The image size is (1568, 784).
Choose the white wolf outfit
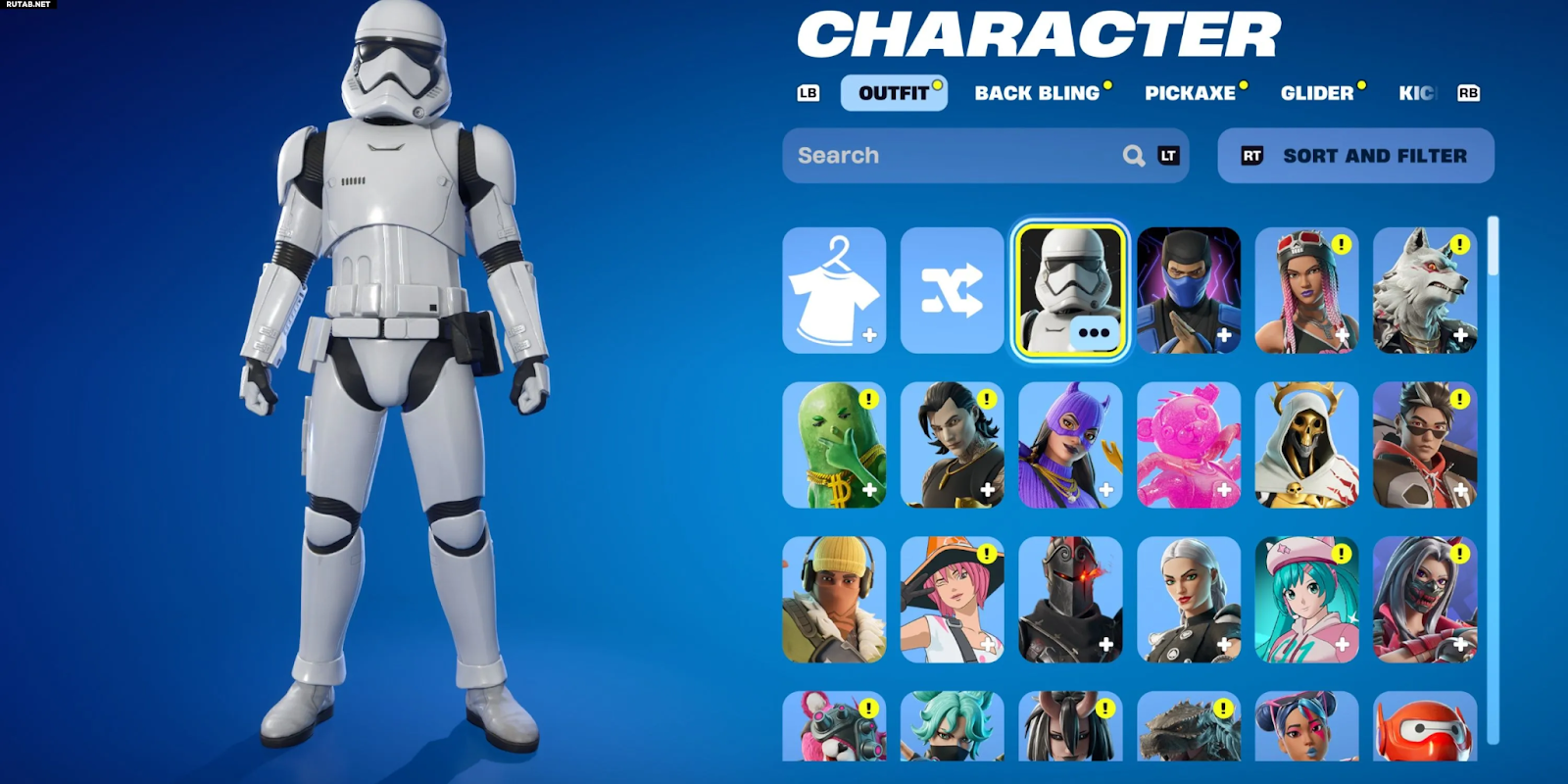tap(1424, 290)
